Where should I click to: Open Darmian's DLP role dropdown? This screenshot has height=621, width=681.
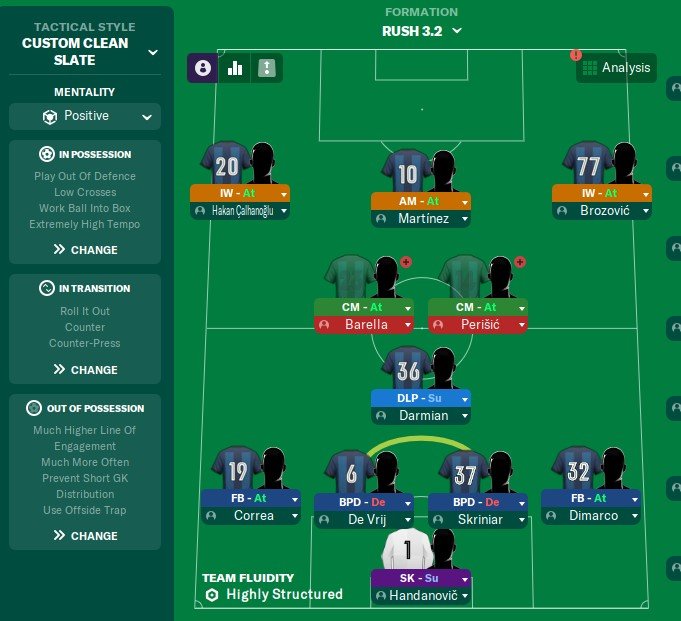465,398
